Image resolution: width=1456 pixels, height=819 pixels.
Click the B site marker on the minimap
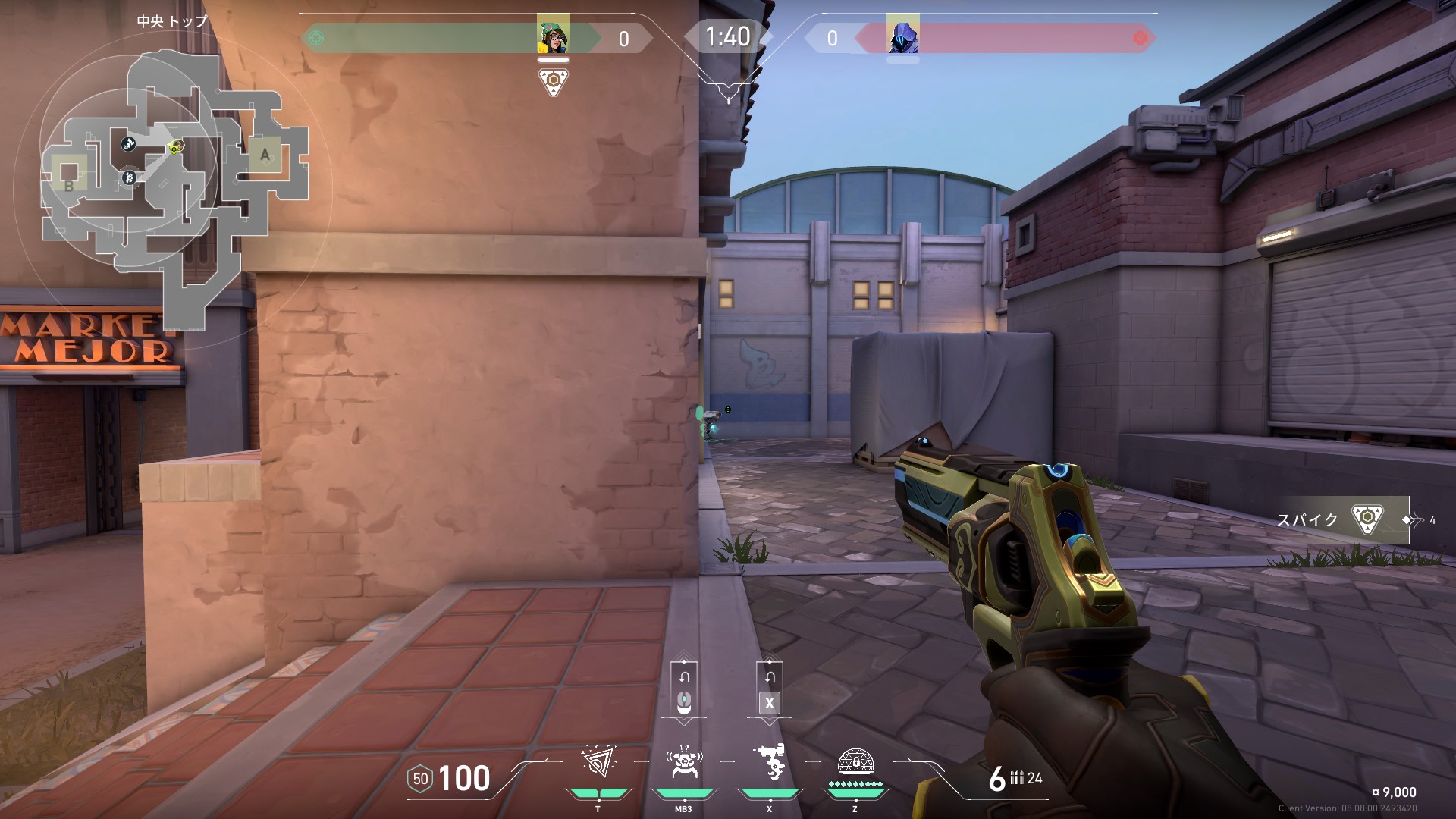click(x=69, y=186)
